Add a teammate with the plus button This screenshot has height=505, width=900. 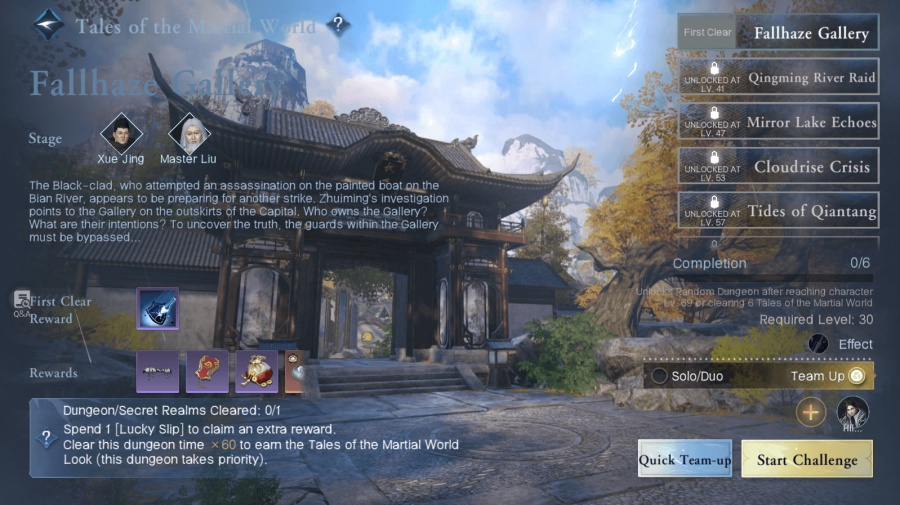[811, 411]
